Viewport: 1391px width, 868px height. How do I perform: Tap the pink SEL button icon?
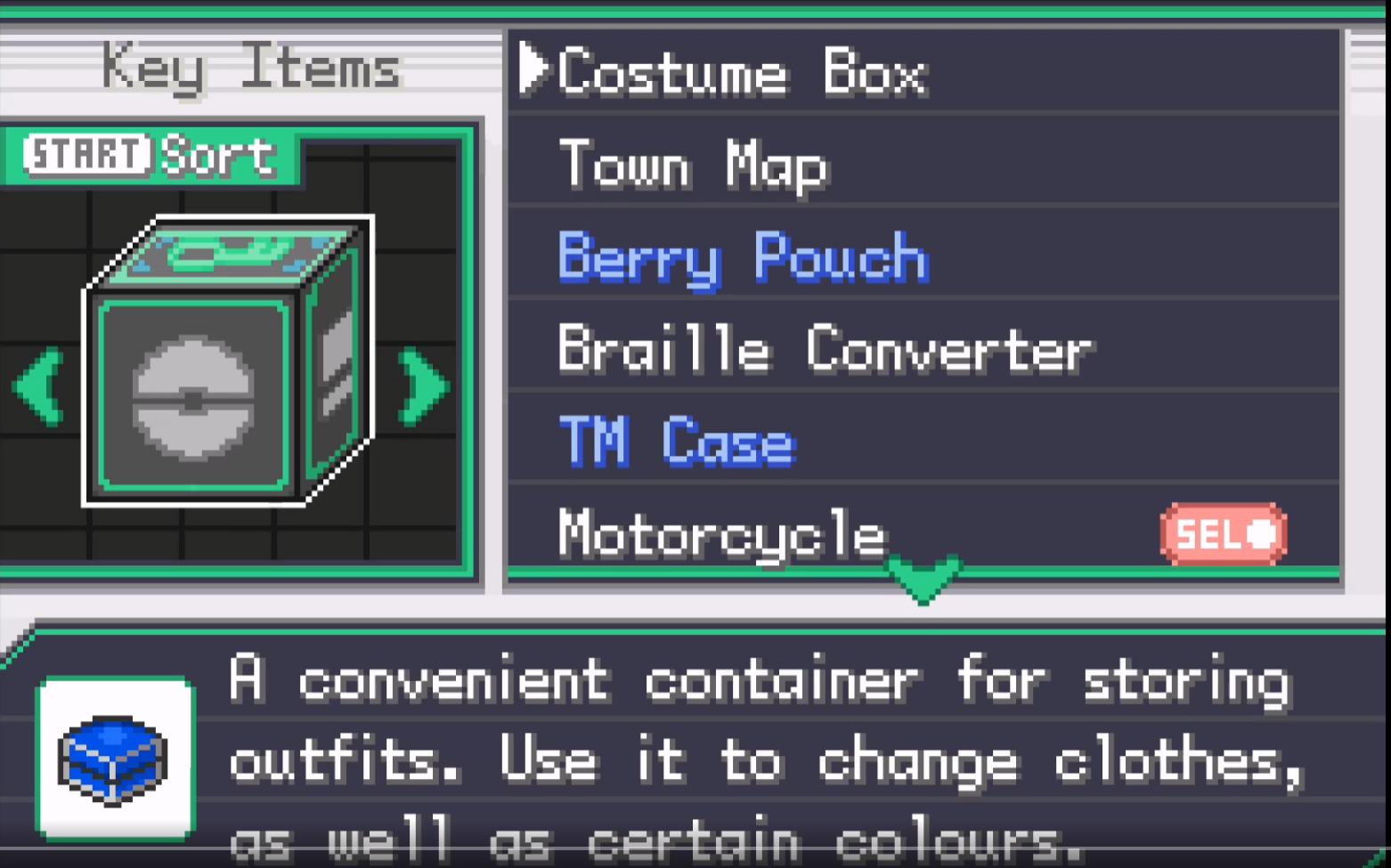click(x=1223, y=532)
